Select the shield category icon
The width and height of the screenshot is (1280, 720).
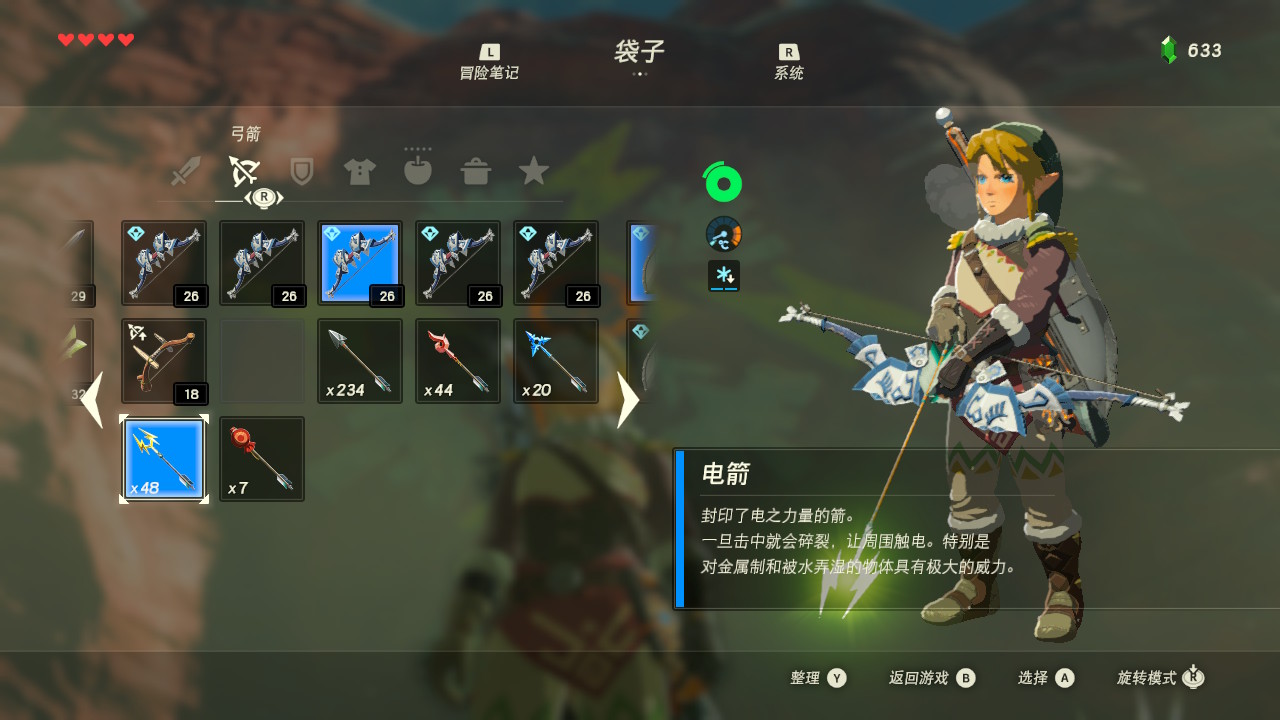301,171
